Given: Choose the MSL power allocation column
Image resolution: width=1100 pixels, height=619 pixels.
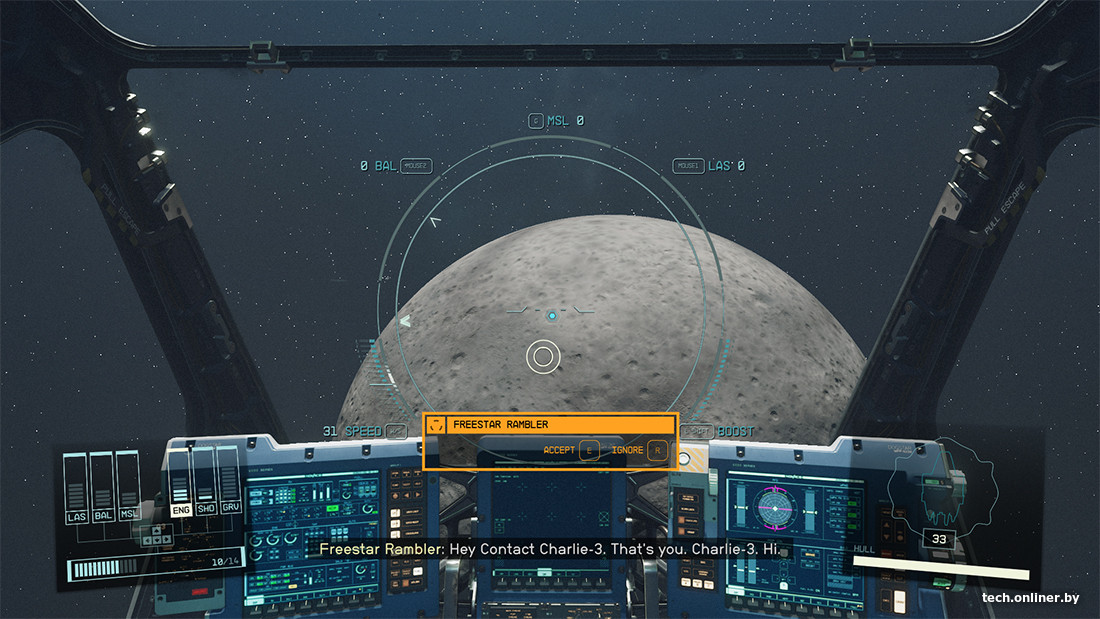Looking at the screenshot, I should pos(127,487).
